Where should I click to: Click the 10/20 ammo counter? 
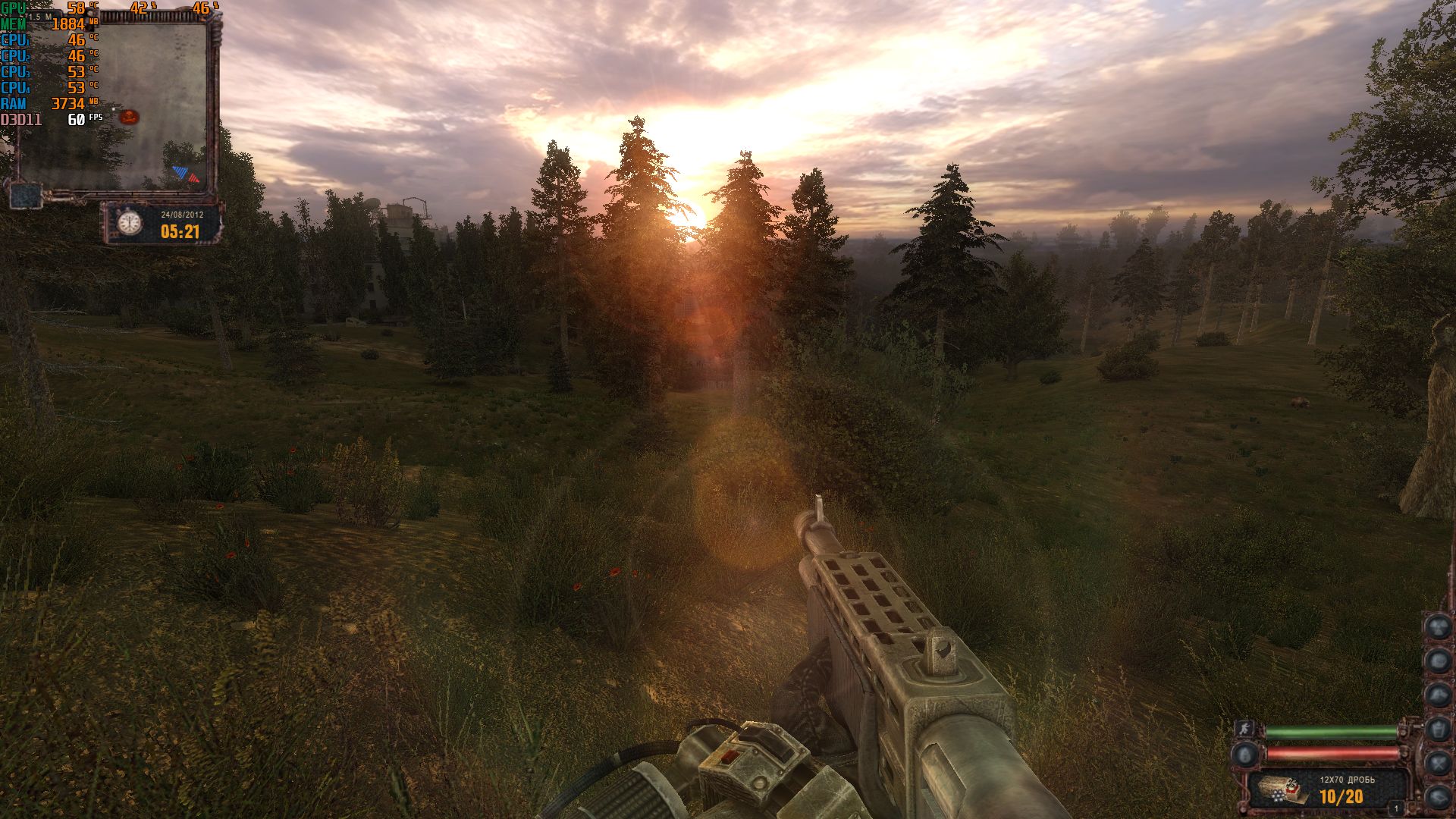coord(1341,796)
